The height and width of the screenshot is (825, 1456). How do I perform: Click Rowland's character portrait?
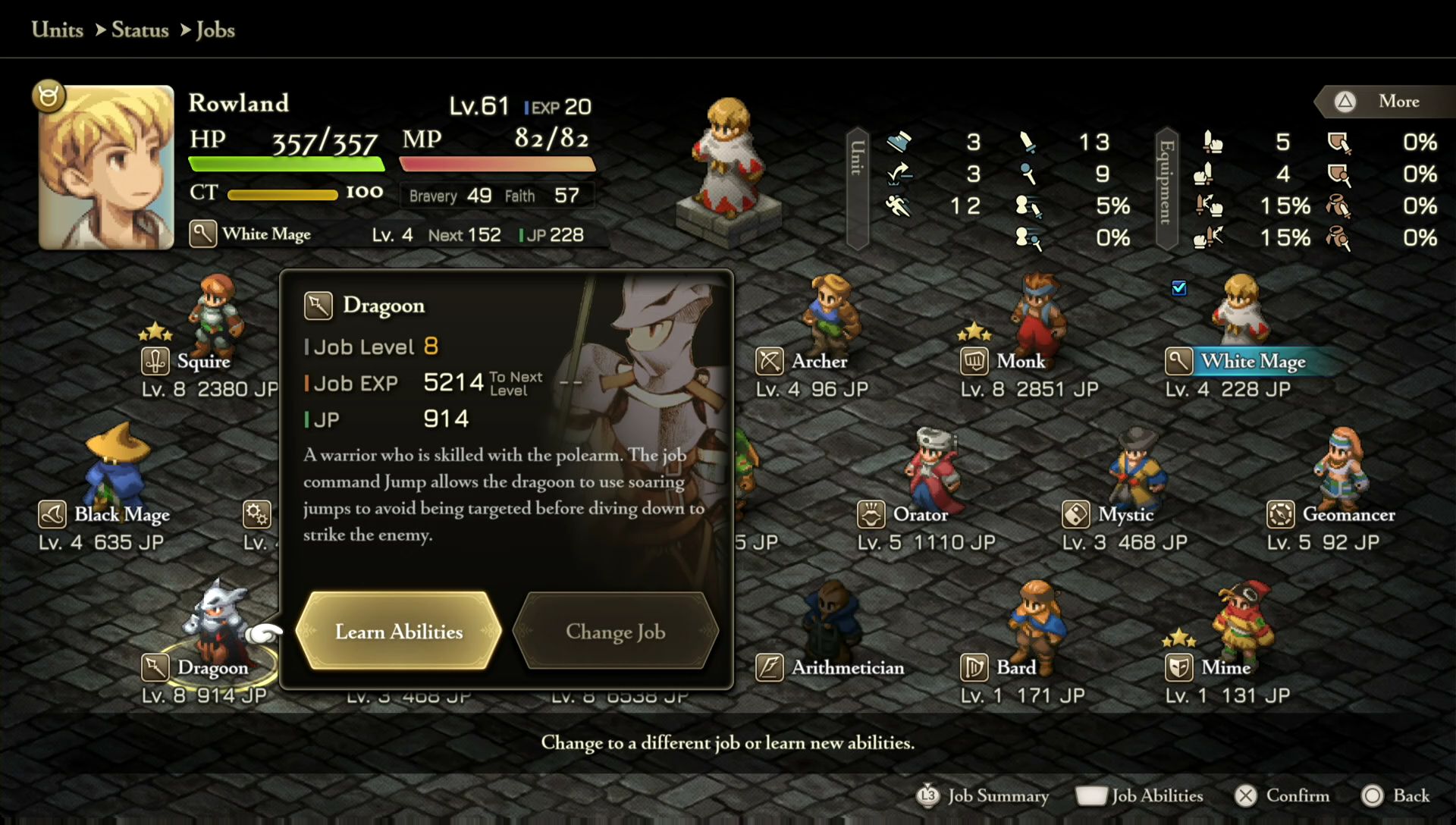coord(106,168)
